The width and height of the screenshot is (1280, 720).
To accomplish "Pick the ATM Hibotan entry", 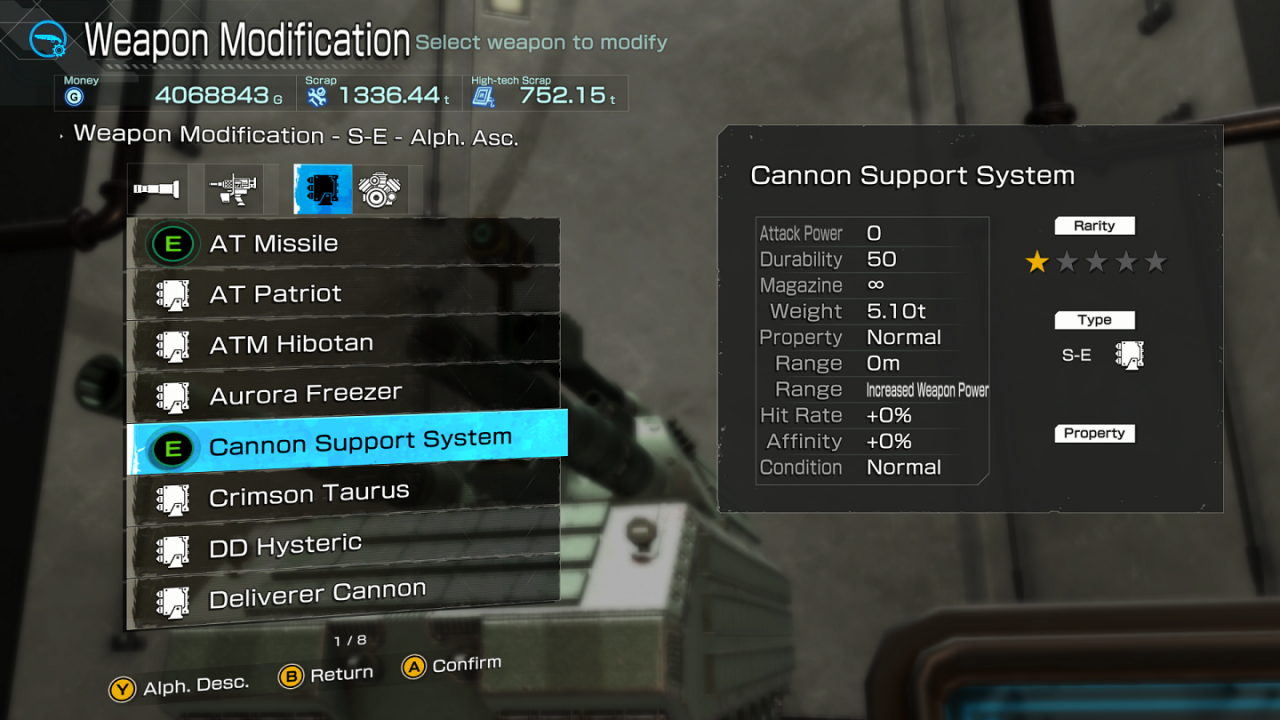I will [342, 345].
